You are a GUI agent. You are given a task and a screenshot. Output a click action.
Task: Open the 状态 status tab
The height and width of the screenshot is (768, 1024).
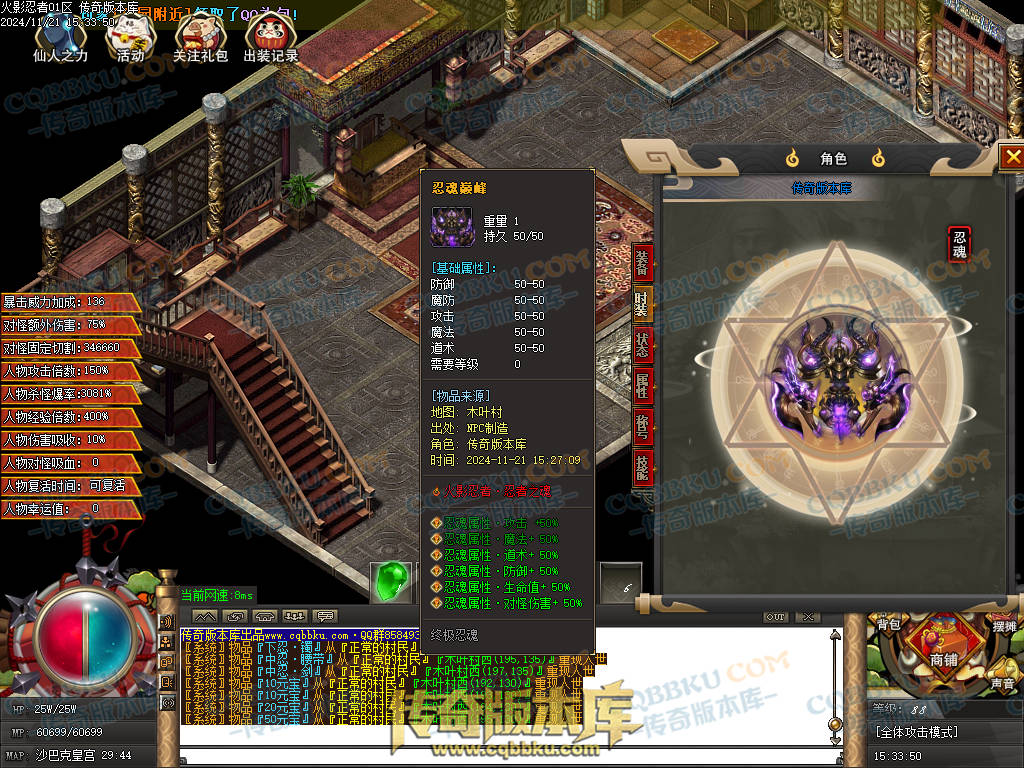pyautogui.click(x=642, y=343)
